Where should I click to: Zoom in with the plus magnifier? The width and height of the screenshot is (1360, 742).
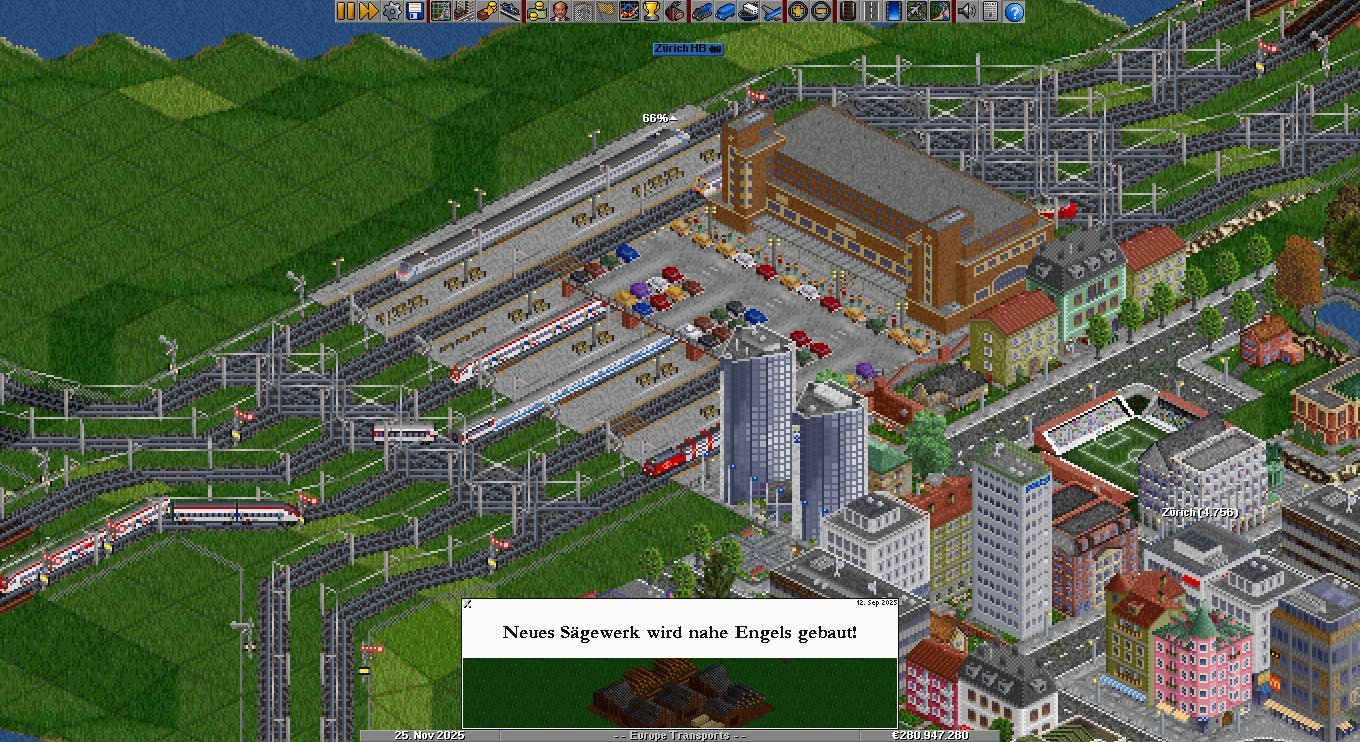pos(797,11)
